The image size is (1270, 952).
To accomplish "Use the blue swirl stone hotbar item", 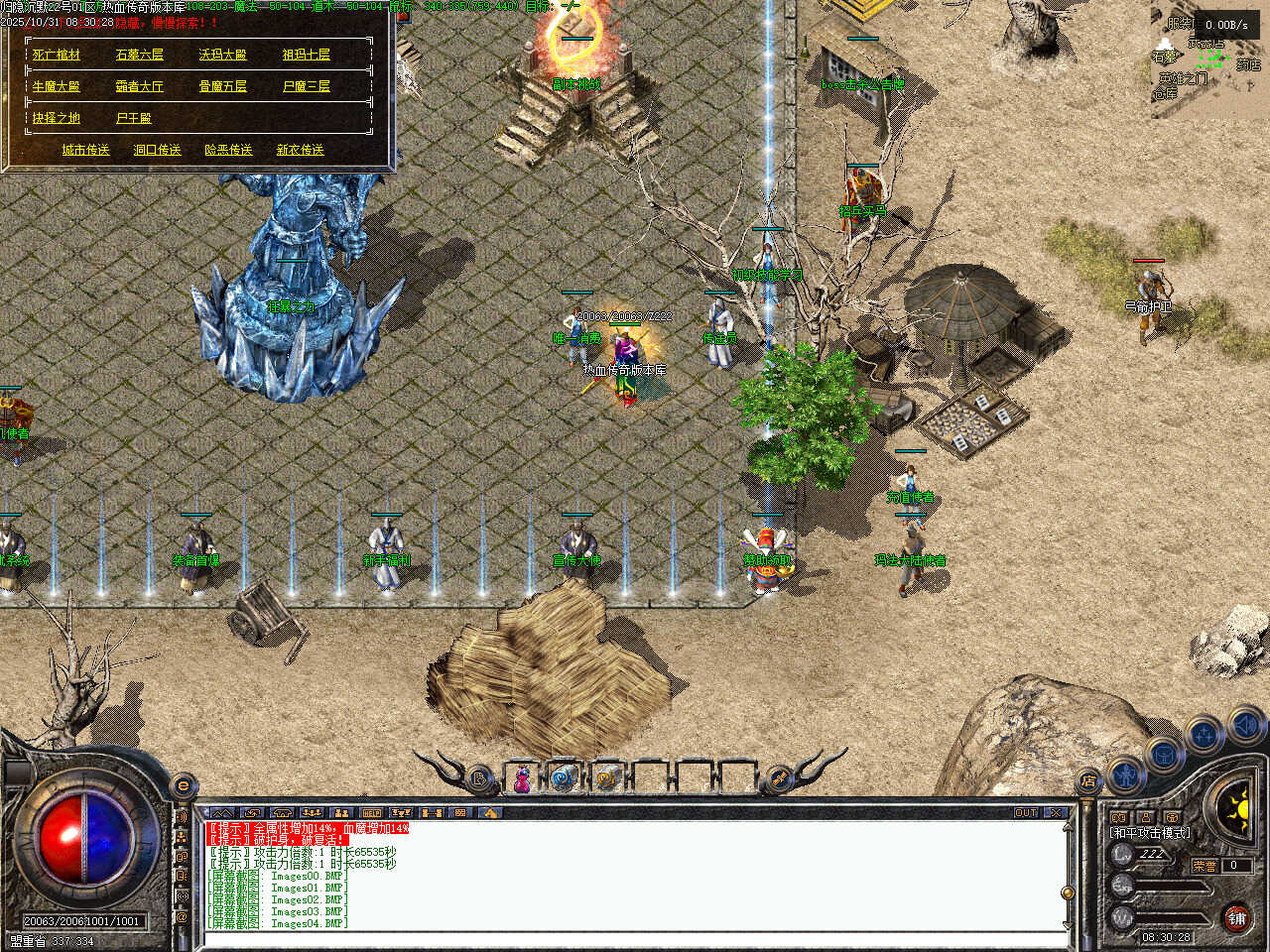I will click(x=565, y=779).
